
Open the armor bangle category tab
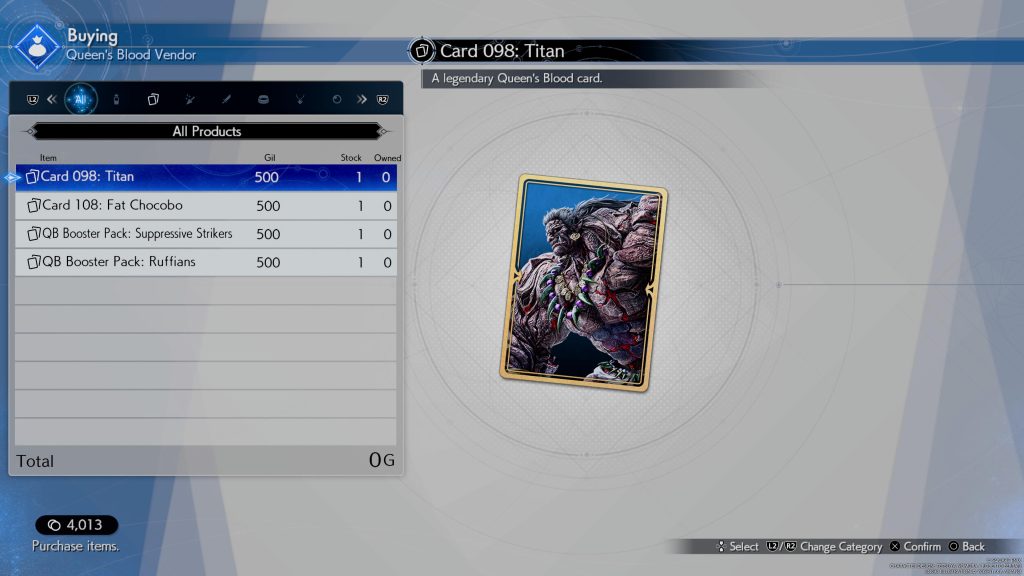[264, 99]
